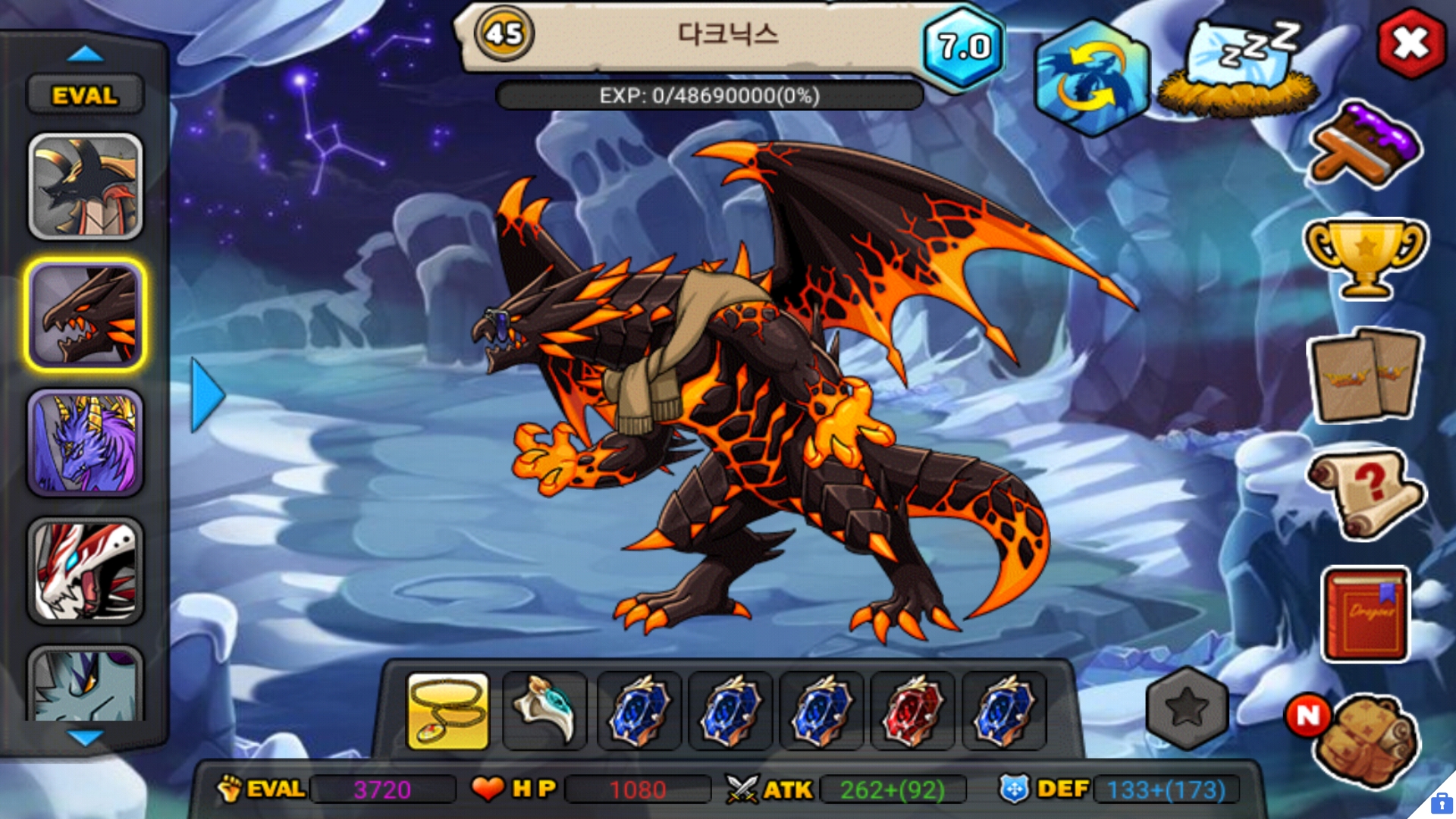The width and height of the screenshot is (1456, 819).
Task: Choose the purple dragon portrait
Action: [x=86, y=444]
